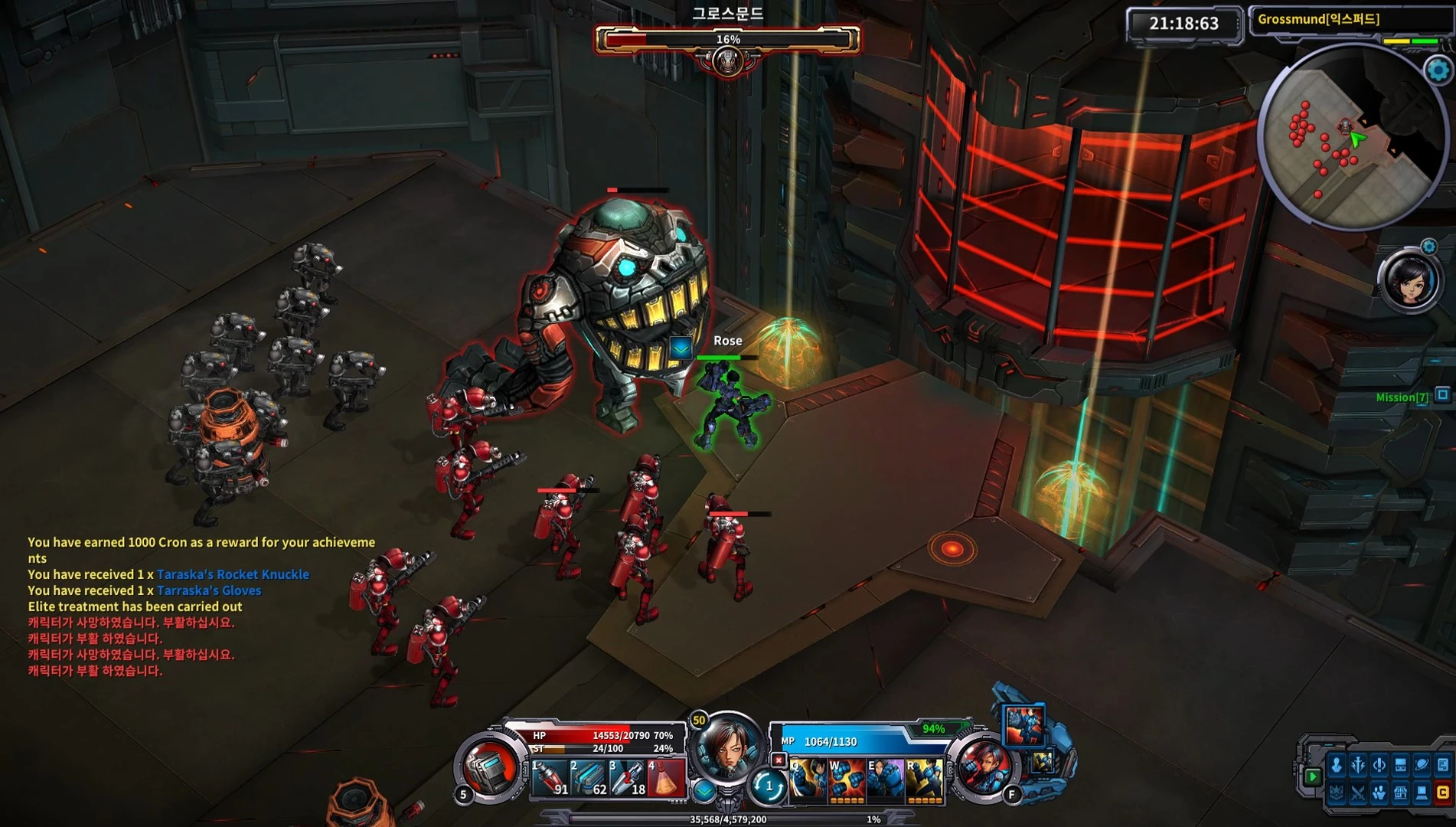Use the orange flask in slot 4
Viewport: 1456px width, 827px height.
point(666,778)
